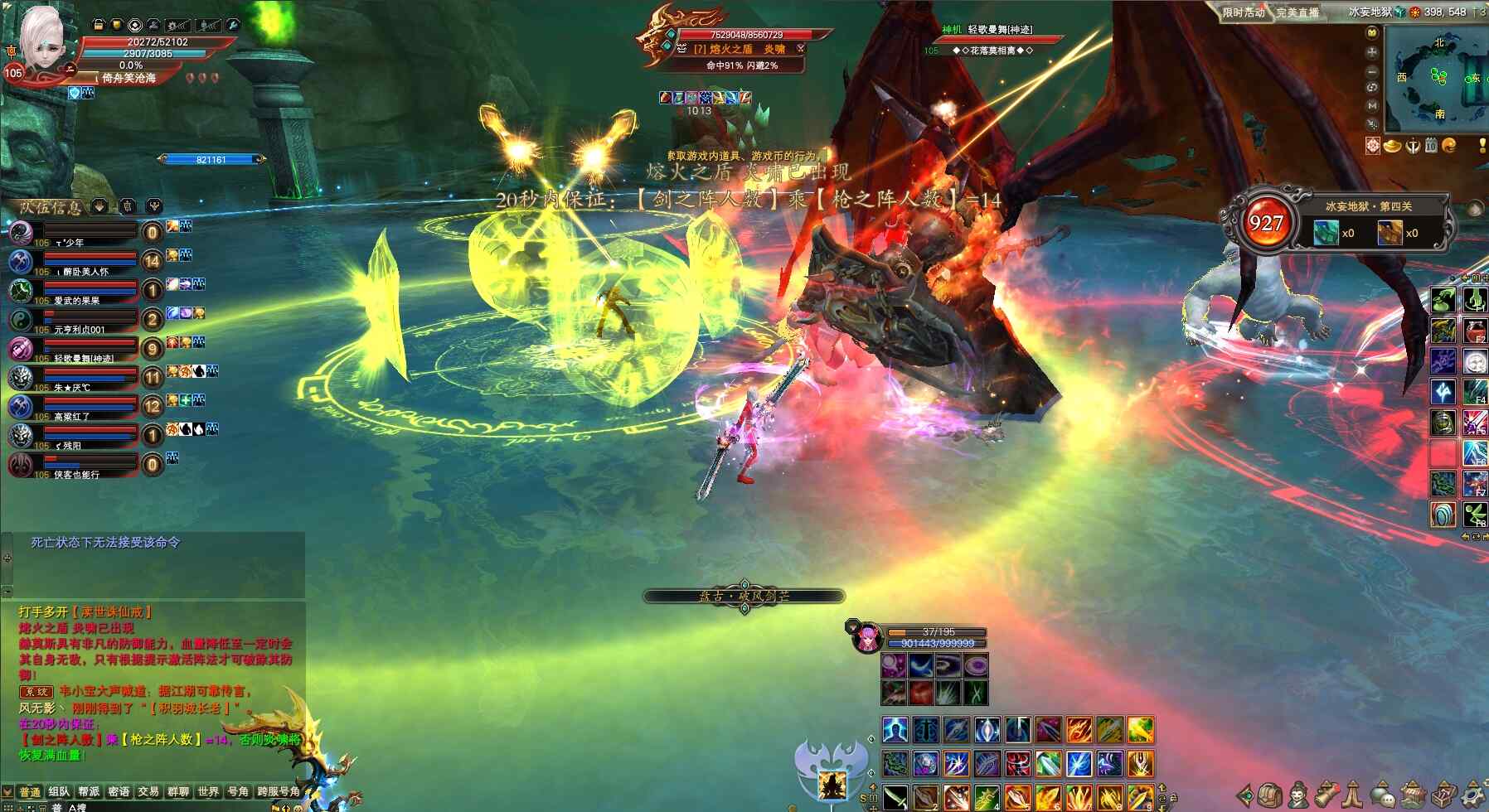Image resolution: width=1489 pixels, height=812 pixels.
Task: Open the backpack icon in the bottom-right menu
Action: [x=1270, y=795]
